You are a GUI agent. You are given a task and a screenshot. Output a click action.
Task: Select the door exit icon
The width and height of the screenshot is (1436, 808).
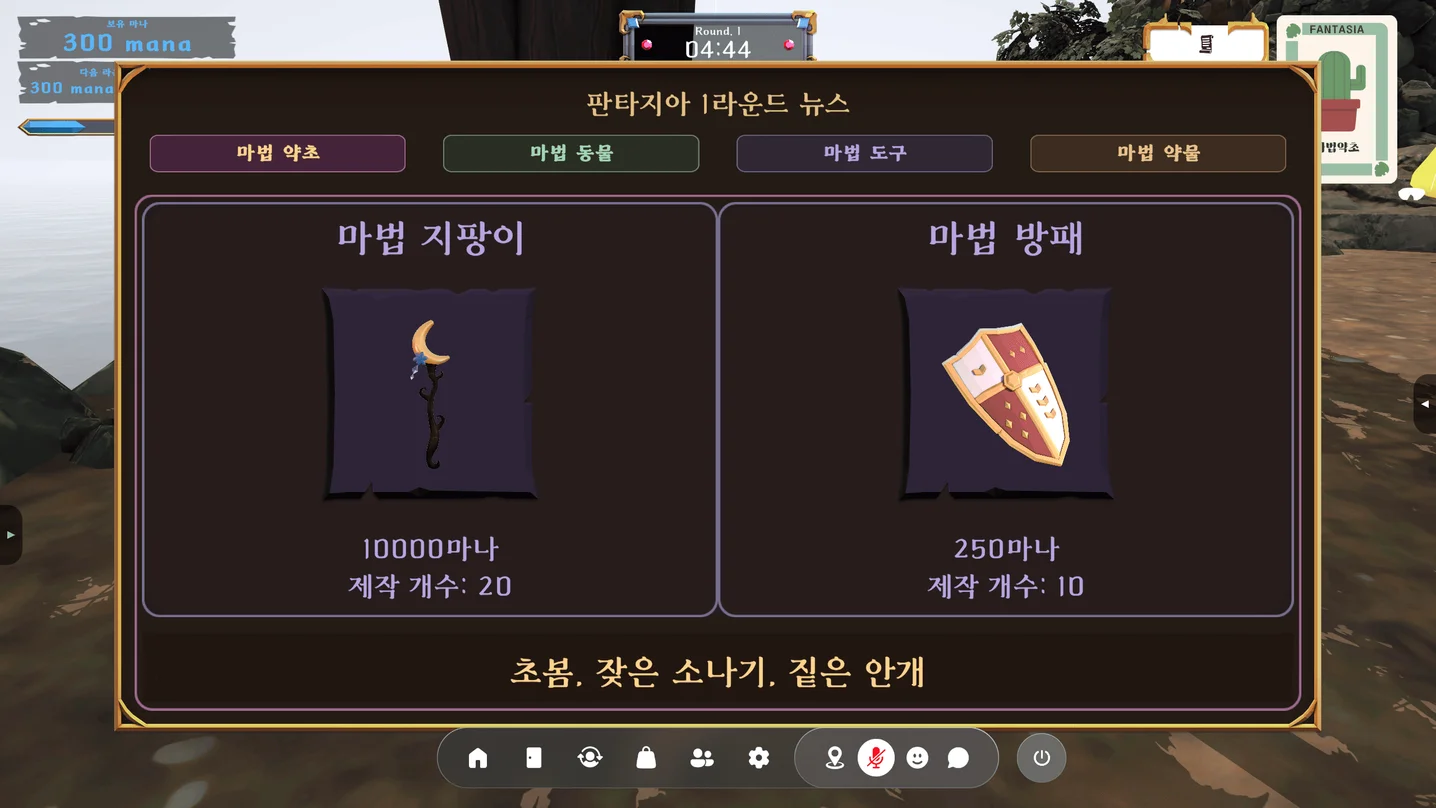[x=533, y=758]
